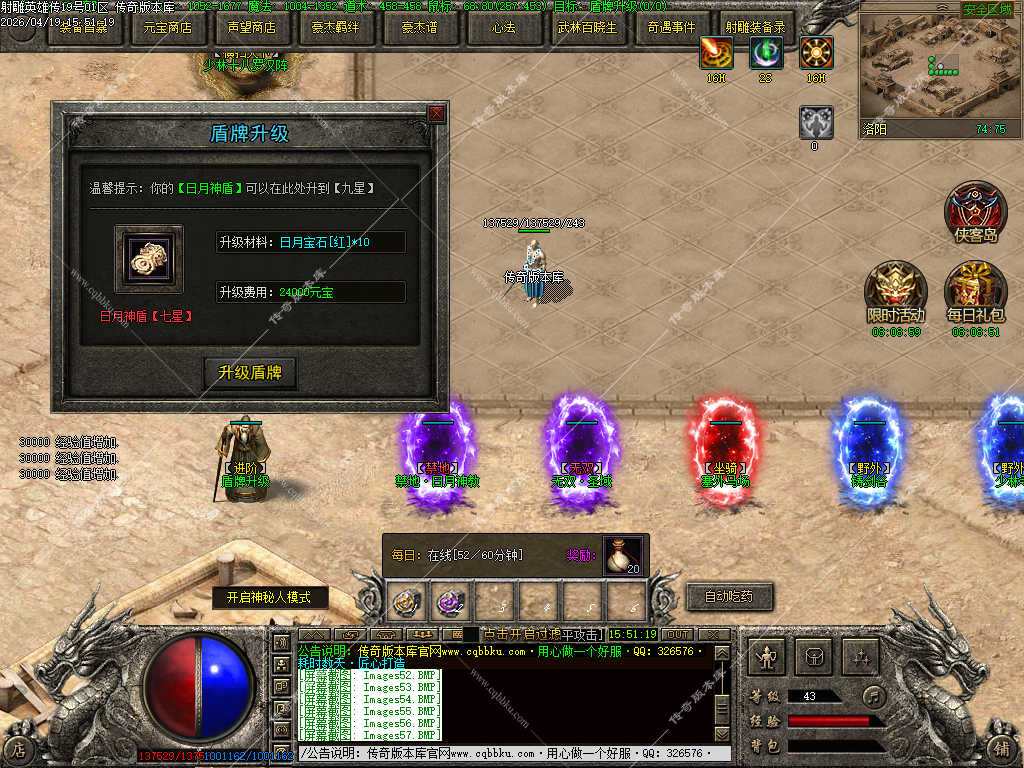Viewport: 1024px width, 768px height.
Task: Enable the 开启神秘人模式 button
Action: click(262, 597)
